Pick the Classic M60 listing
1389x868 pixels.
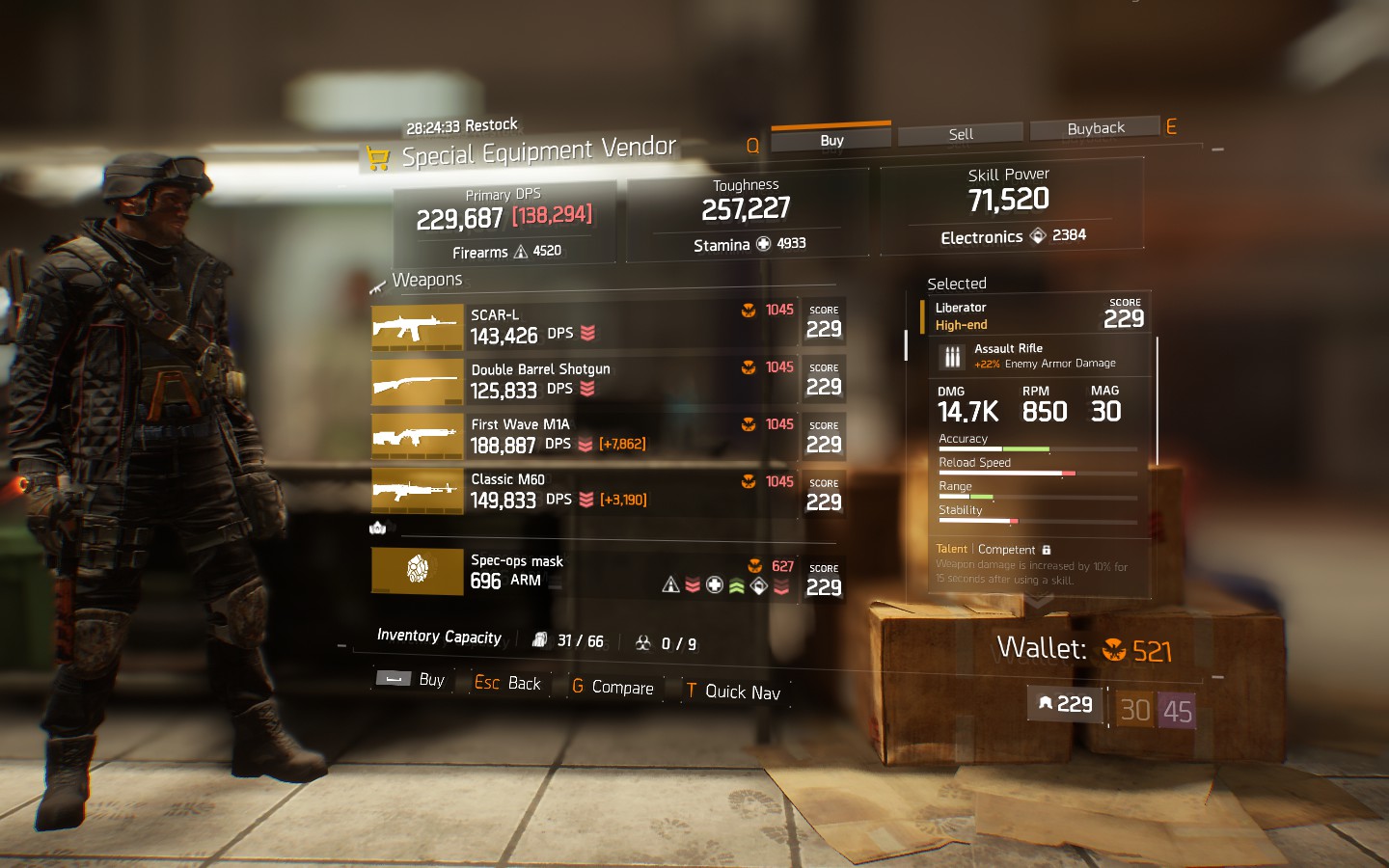608,491
